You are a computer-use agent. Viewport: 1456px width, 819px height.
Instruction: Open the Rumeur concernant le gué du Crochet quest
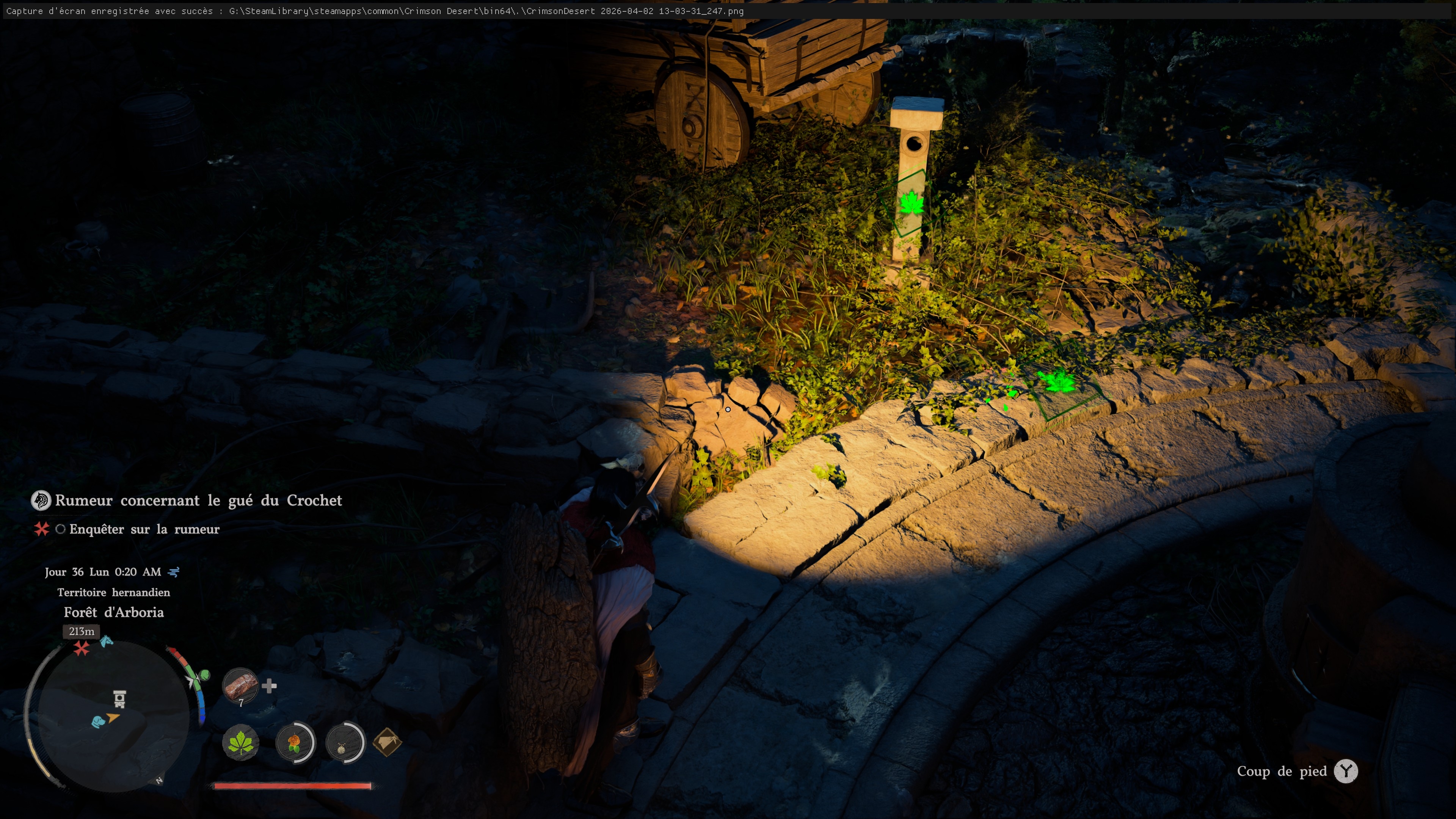[x=198, y=500]
